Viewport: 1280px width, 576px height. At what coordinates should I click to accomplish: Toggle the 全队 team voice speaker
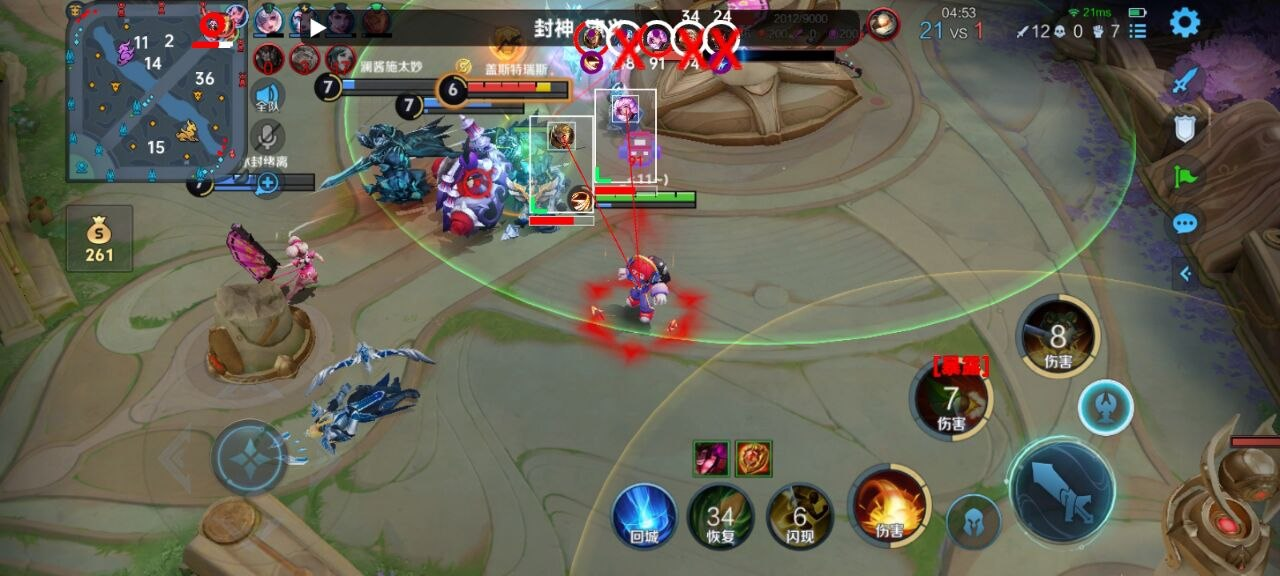pyautogui.click(x=267, y=93)
